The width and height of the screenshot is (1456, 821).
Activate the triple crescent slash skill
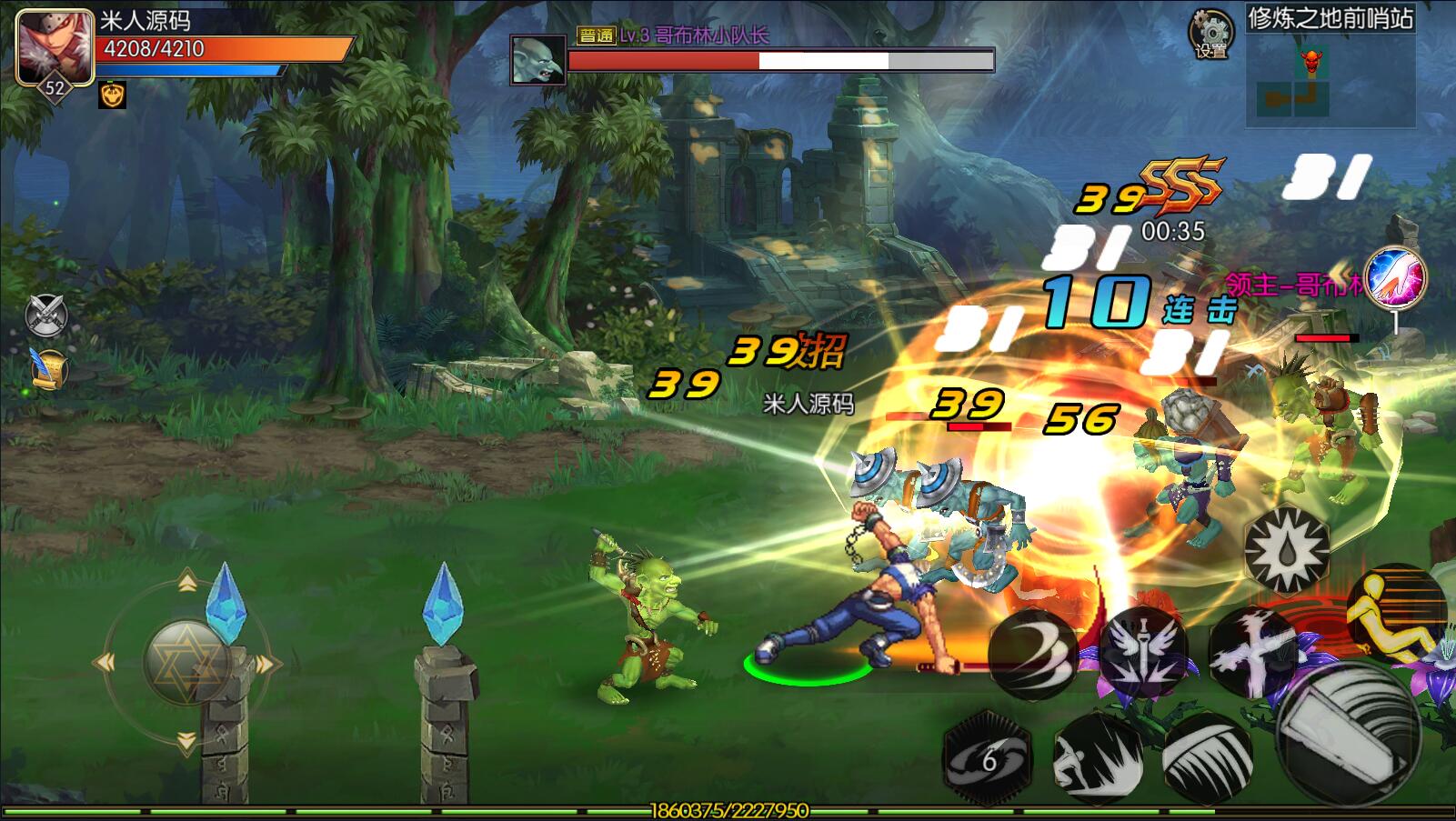tap(1033, 652)
